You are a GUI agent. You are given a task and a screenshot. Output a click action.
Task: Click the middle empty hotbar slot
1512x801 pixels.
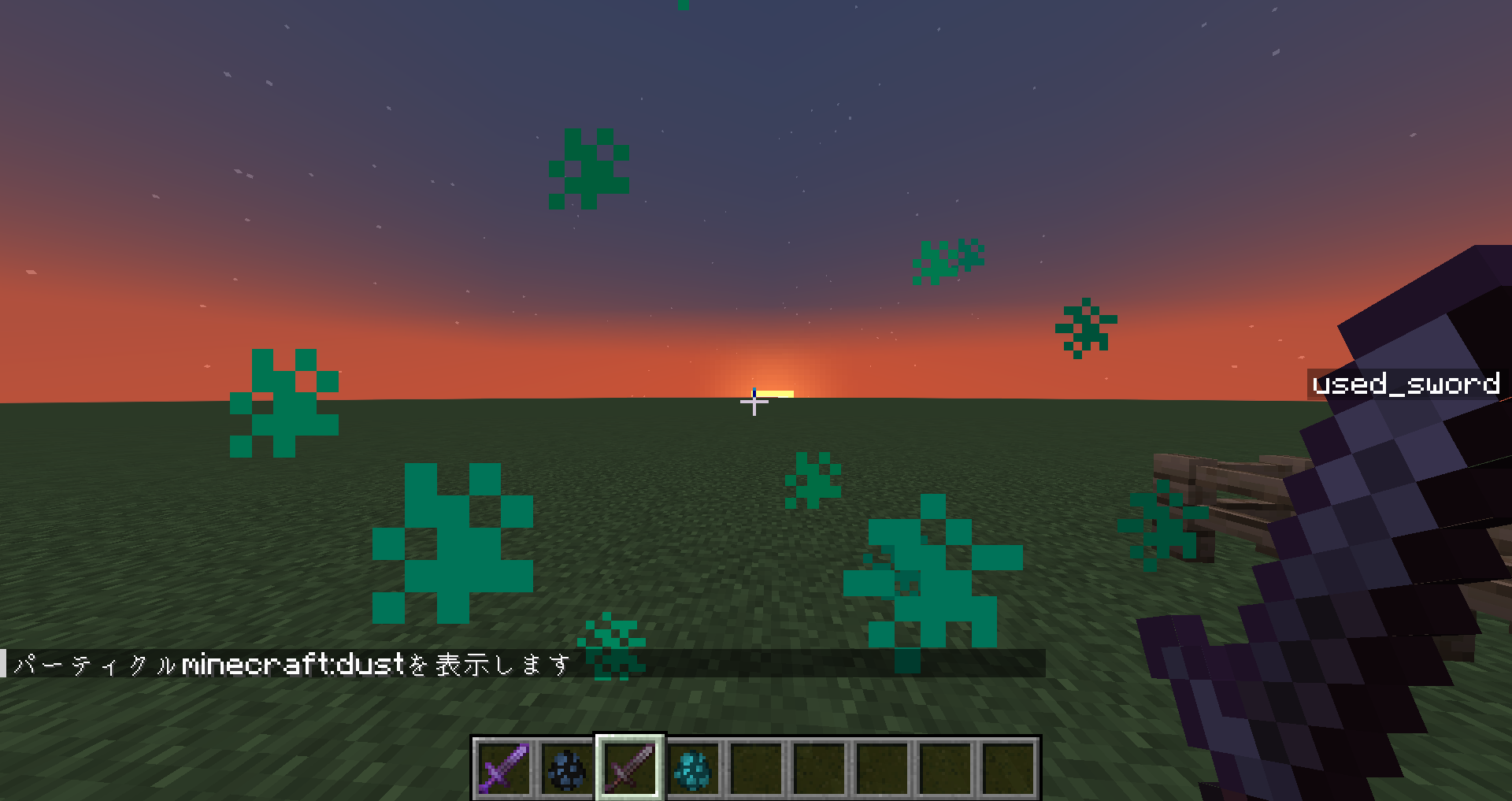click(880, 769)
